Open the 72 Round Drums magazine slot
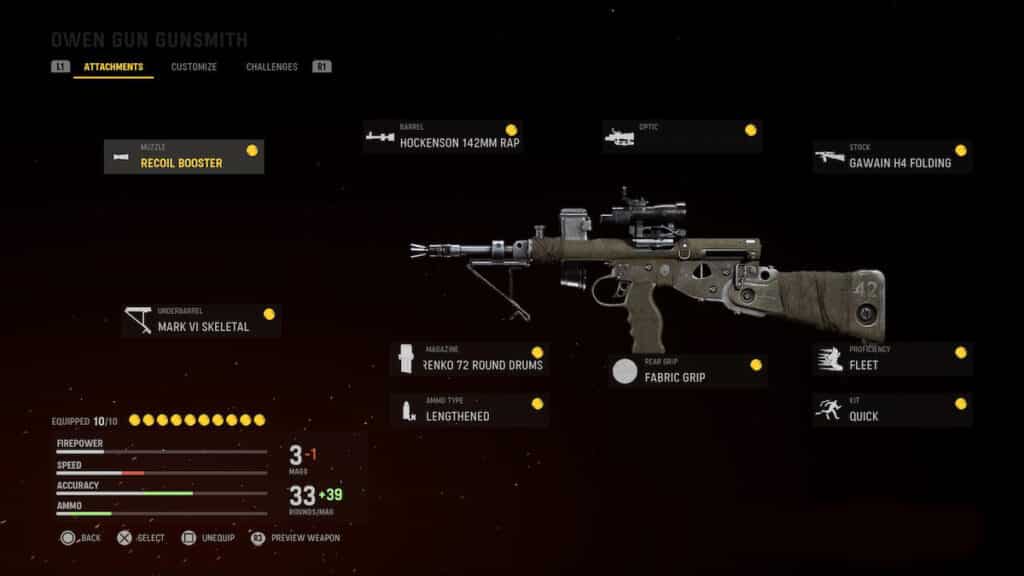Image resolution: width=1024 pixels, height=576 pixels. 469,360
